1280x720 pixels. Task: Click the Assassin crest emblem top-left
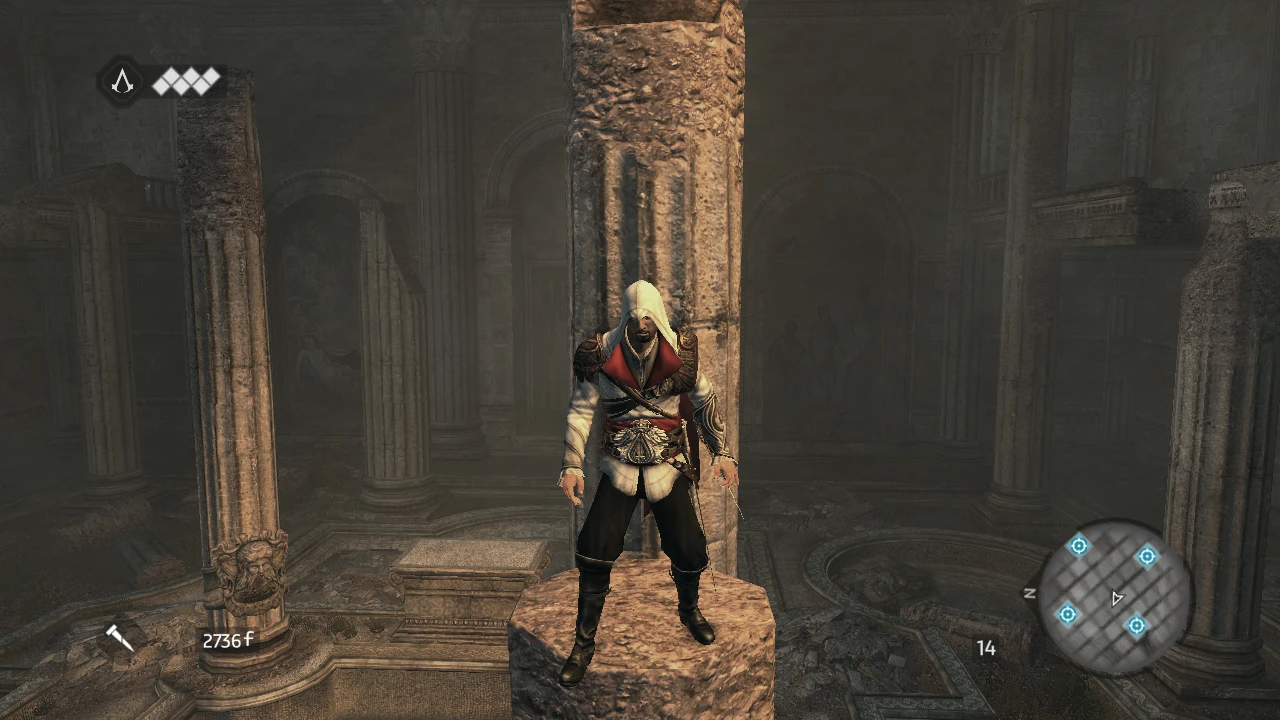point(122,81)
